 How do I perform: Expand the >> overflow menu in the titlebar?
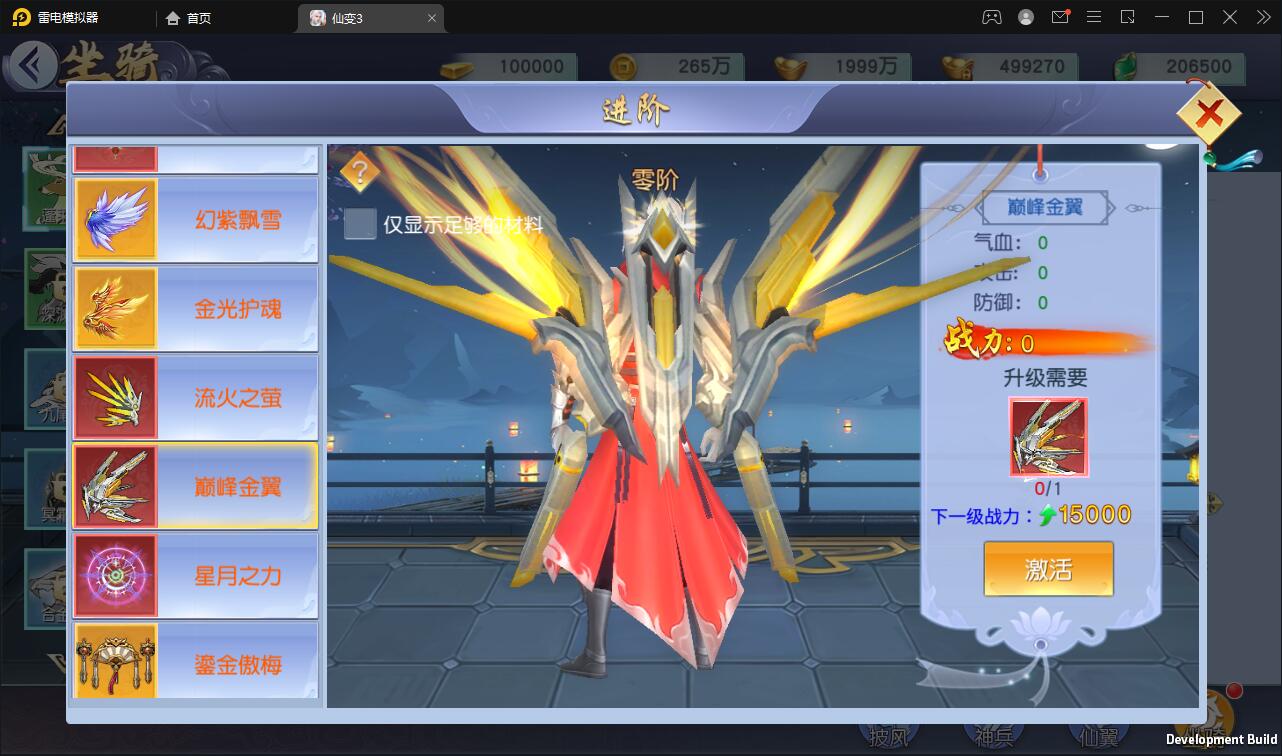pos(1263,17)
